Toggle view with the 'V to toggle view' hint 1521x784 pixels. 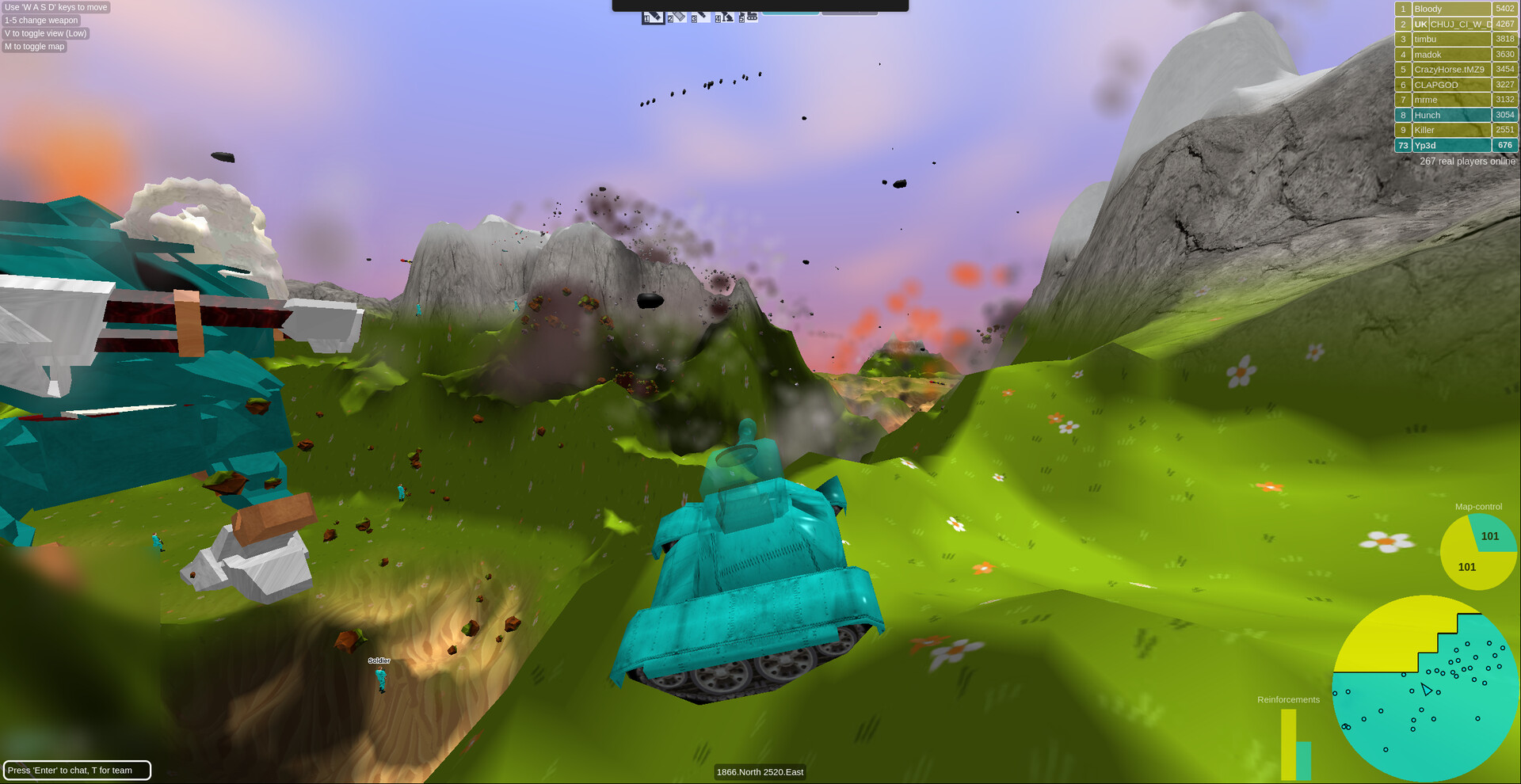45,33
